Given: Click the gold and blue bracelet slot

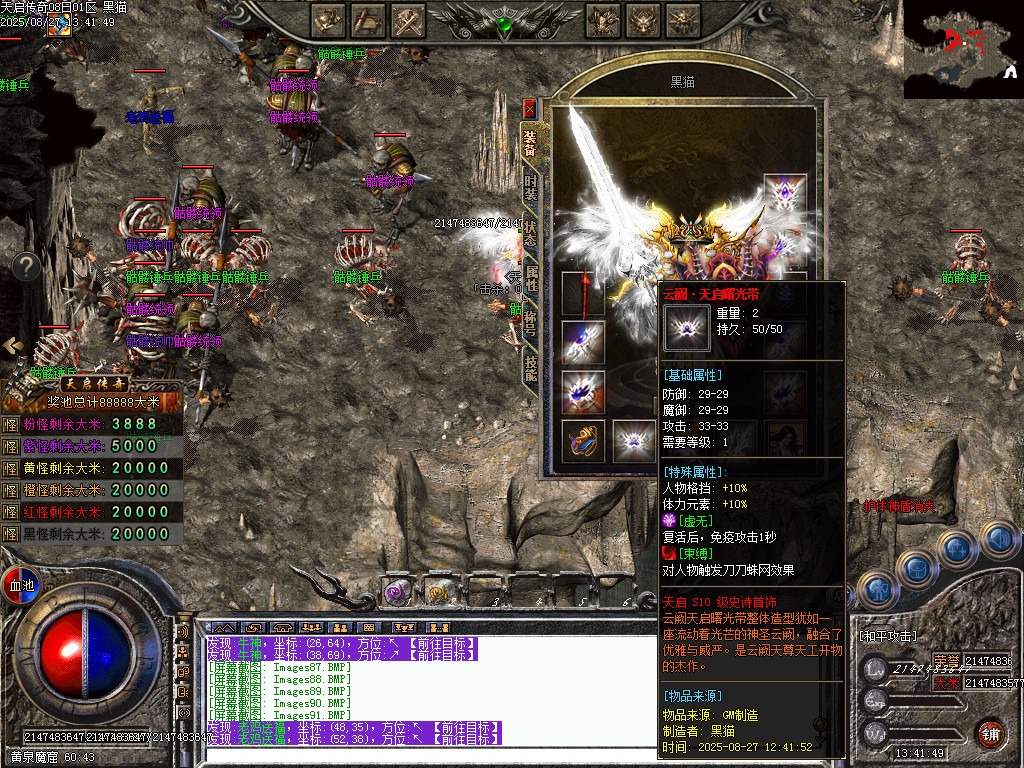Looking at the screenshot, I should click(x=582, y=441).
